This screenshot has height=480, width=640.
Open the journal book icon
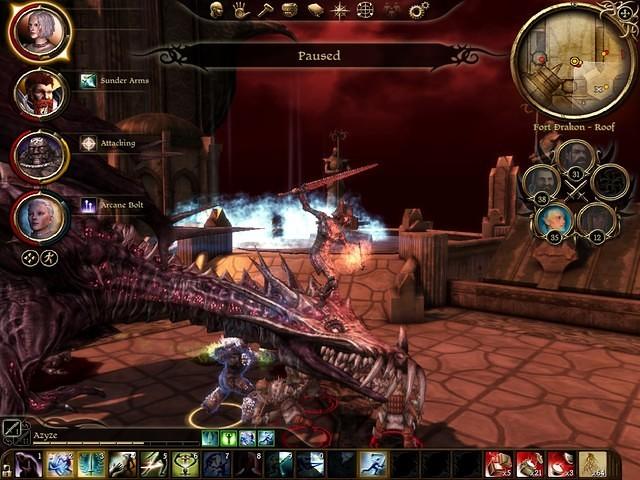[315, 10]
